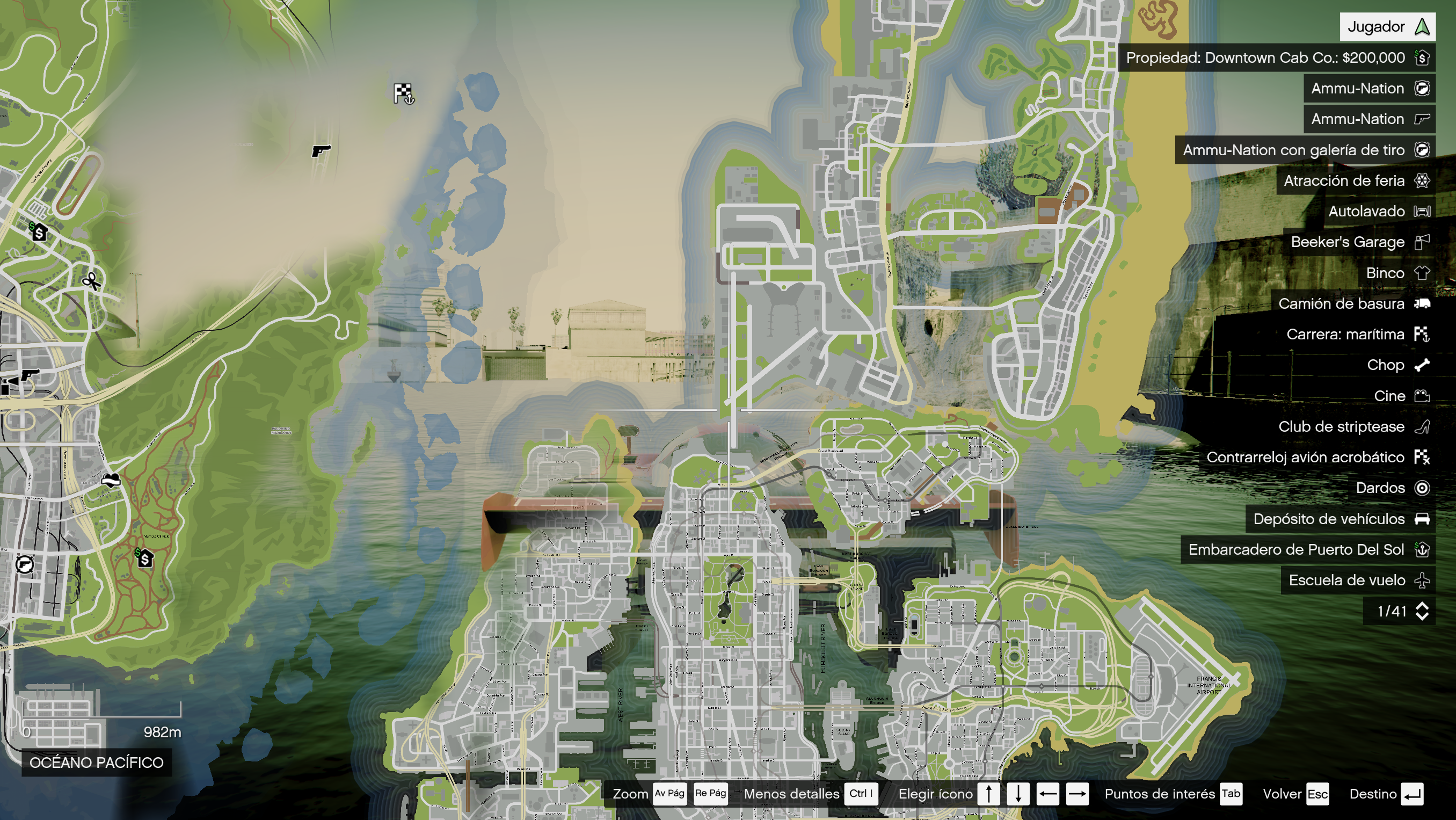Choose the Escuela de vuelo entry

1358,580
